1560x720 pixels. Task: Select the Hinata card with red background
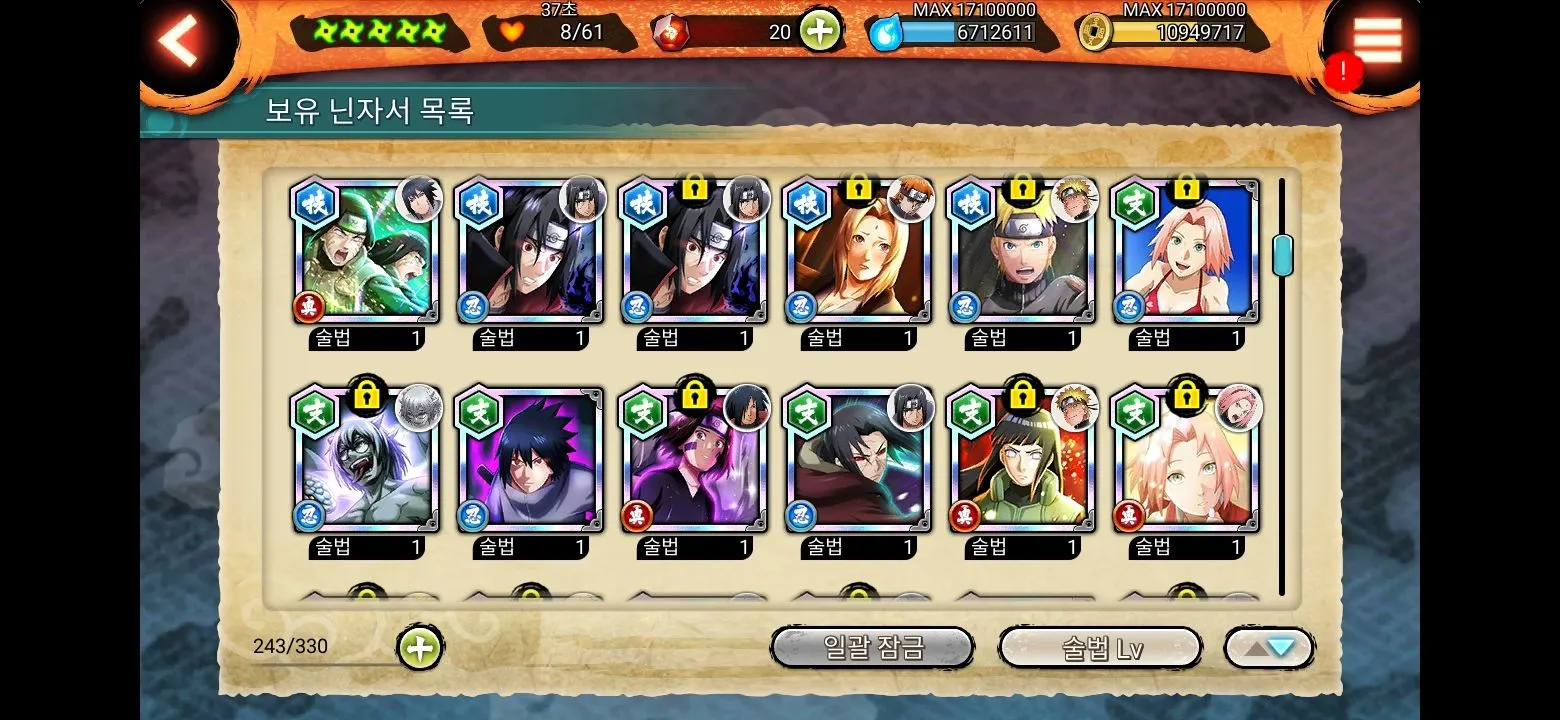tap(1022, 460)
